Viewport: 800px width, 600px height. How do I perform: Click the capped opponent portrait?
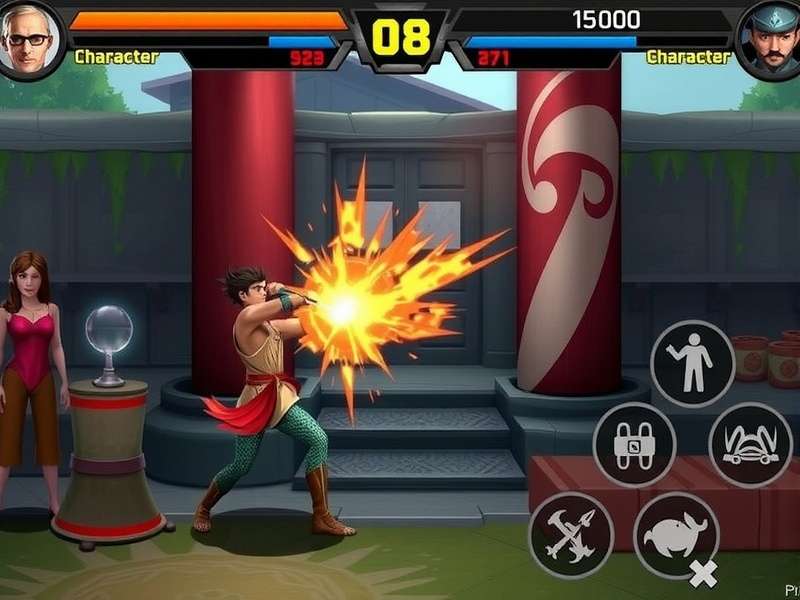coord(770,39)
